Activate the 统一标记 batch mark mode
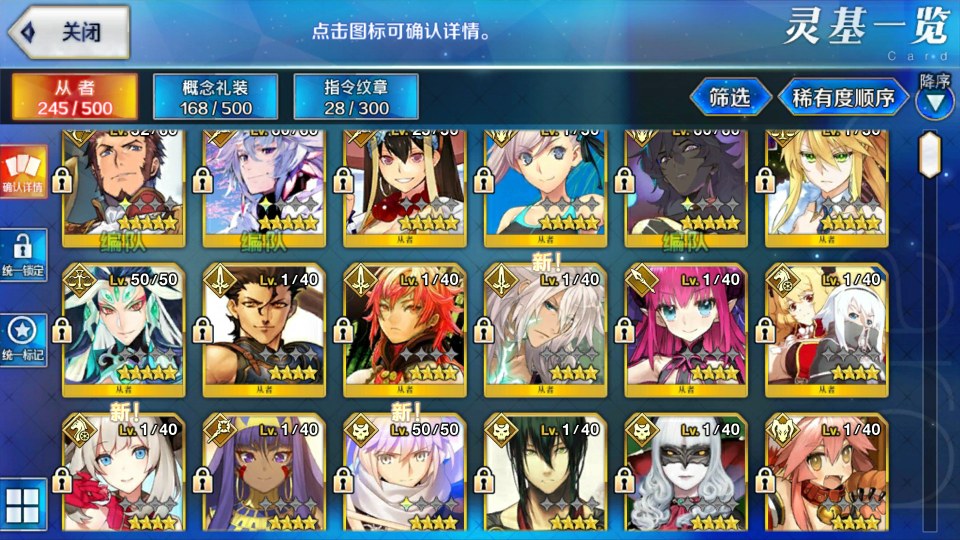 [x=22, y=340]
